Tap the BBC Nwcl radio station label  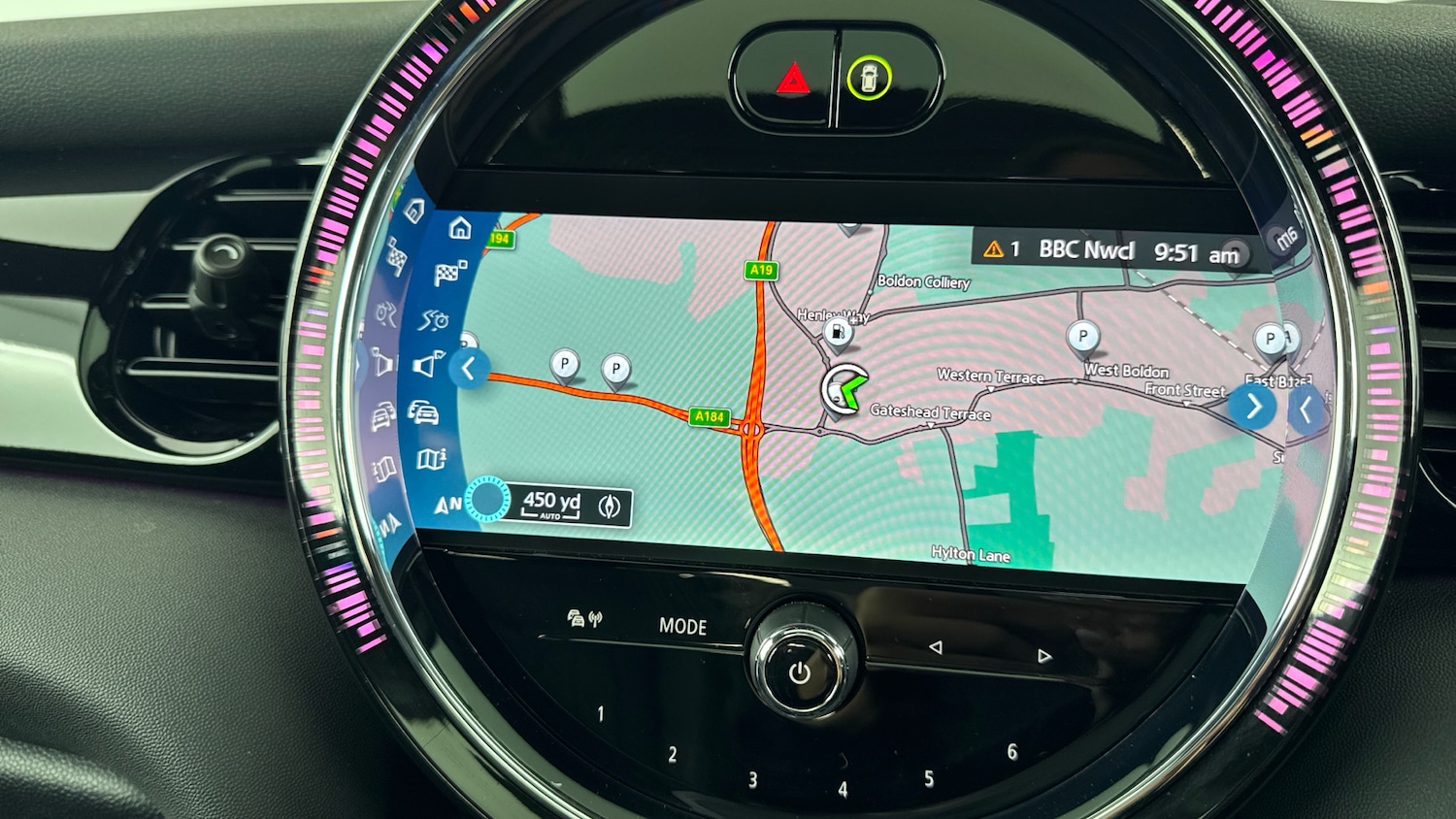coord(1085,250)
